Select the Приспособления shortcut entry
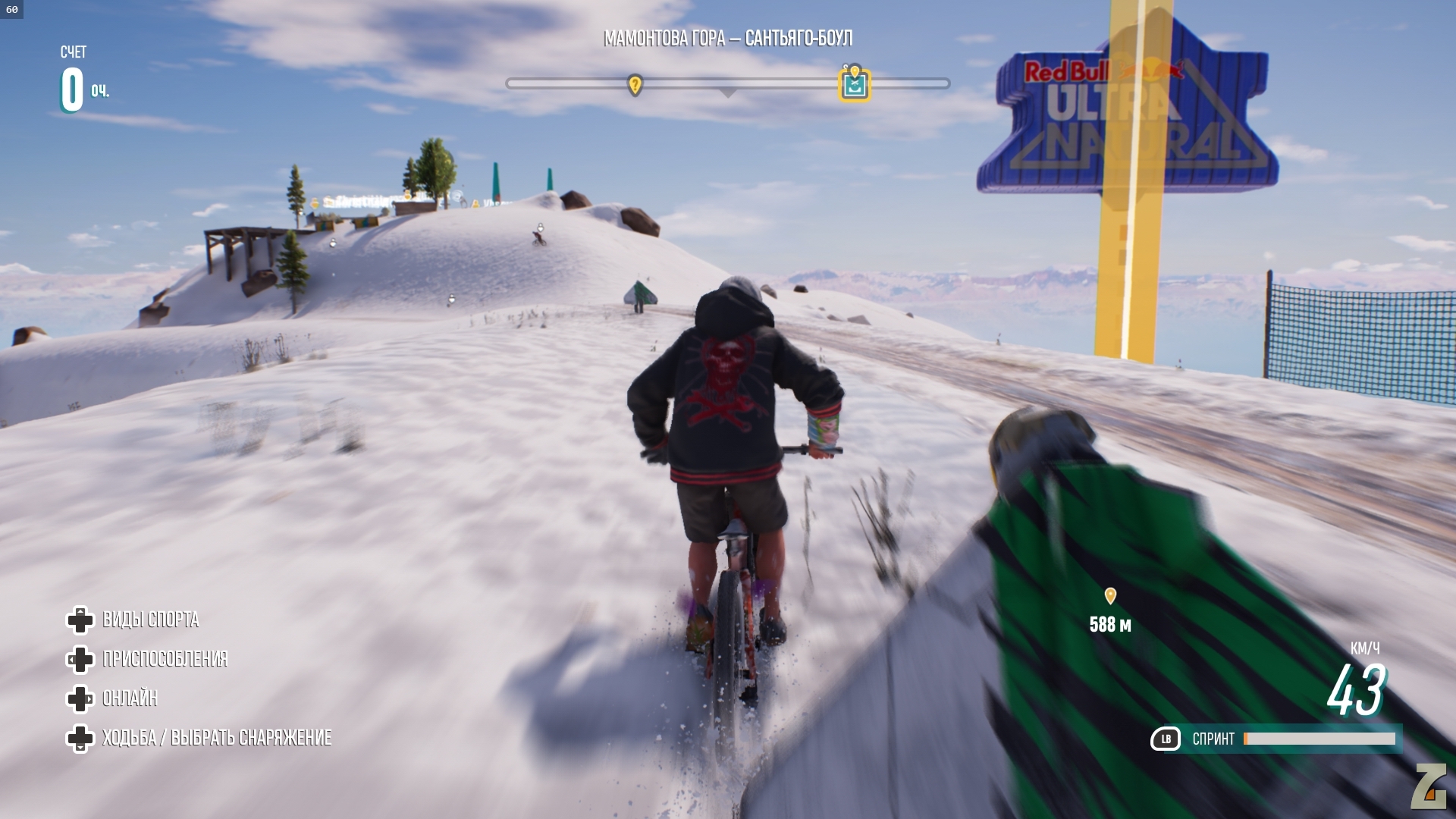Viewport: 1456px width, 819px height. (x=165, y=659)
